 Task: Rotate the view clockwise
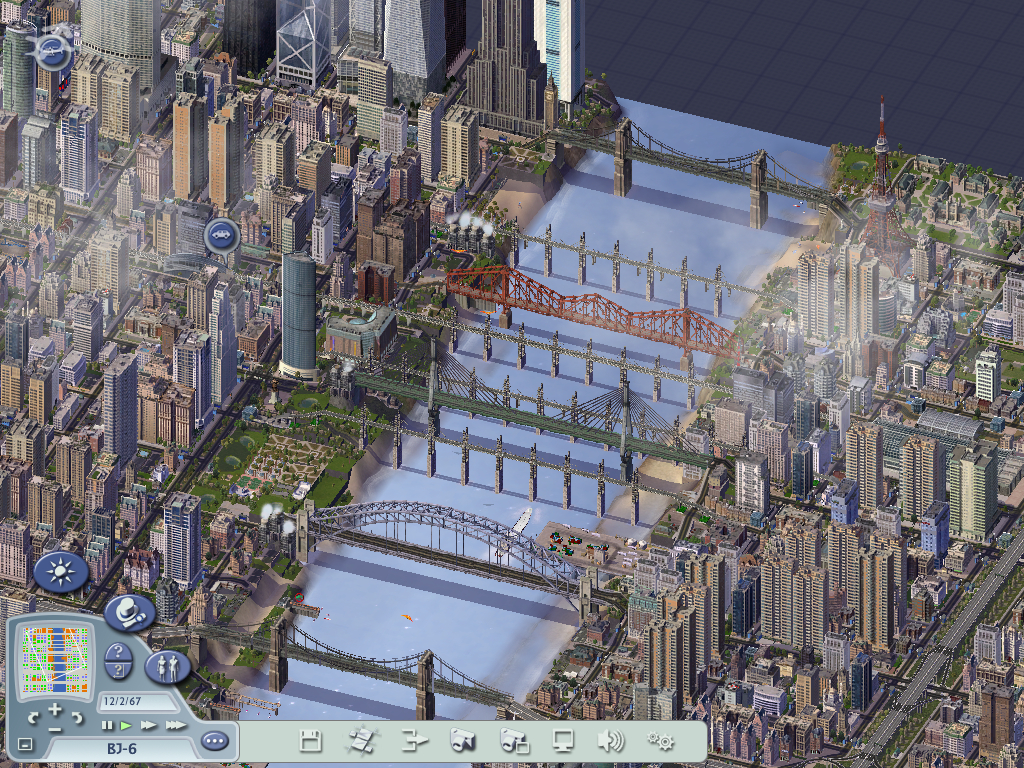click(78, 718)
